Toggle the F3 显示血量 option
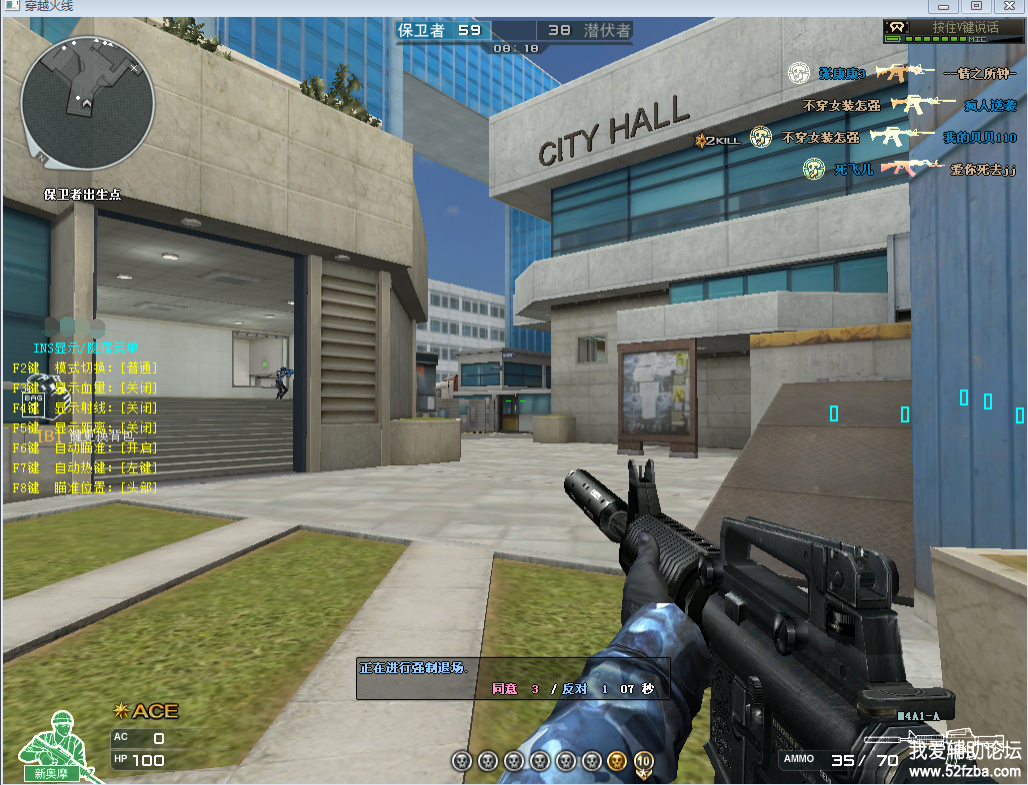This screenshot has width=1028, height=785. [x=85, y=388]
